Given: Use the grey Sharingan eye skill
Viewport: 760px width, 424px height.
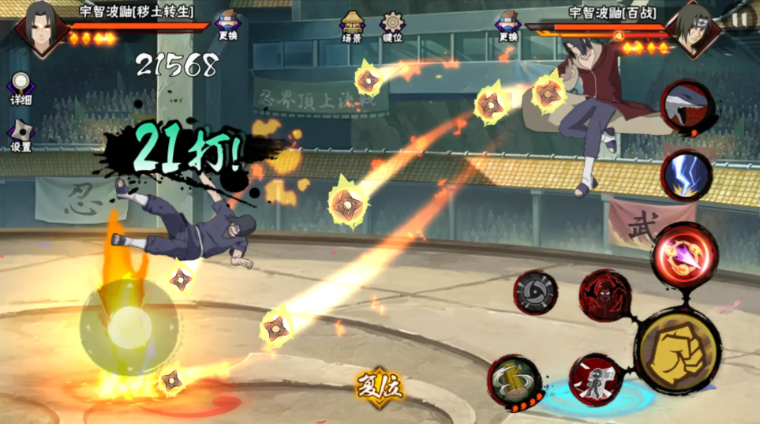Looking at the screenshot, I should click(535, 292).
